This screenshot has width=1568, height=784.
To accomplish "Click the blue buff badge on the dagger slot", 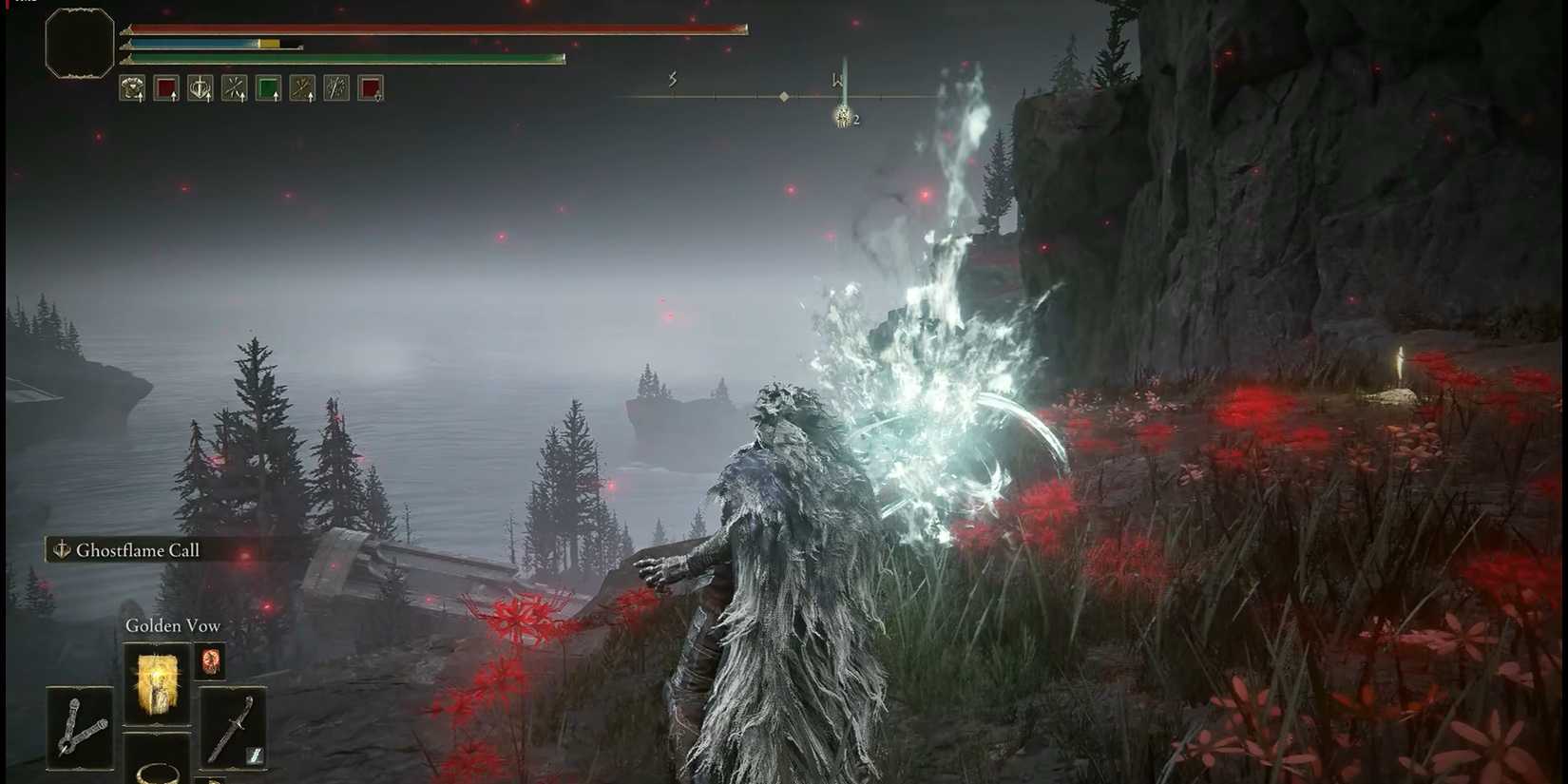I will [x=253, y=754].
